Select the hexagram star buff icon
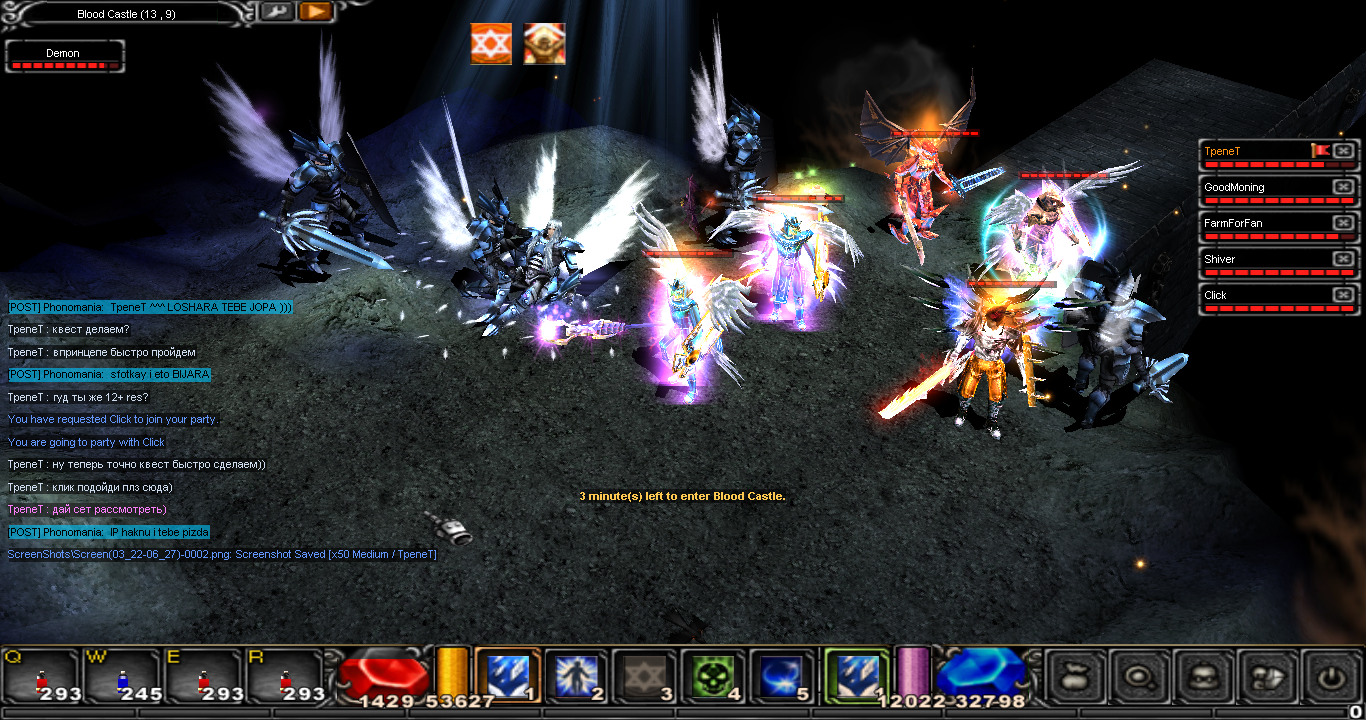This screenshot has height=720, width=1366. (x=491, y=44)
